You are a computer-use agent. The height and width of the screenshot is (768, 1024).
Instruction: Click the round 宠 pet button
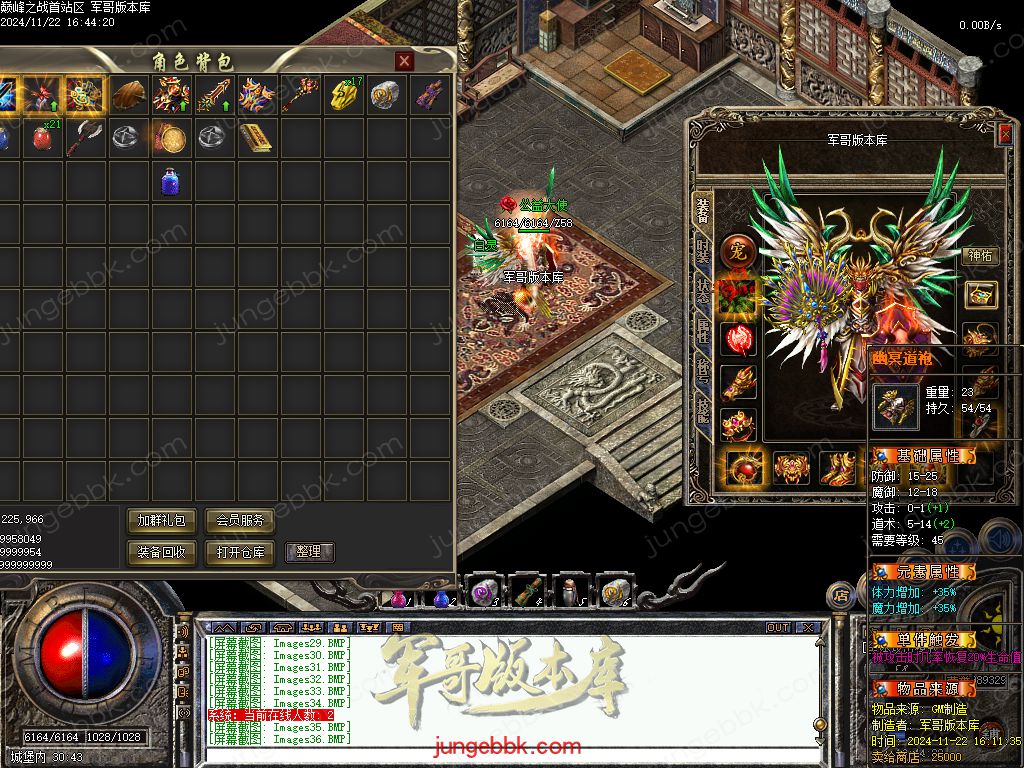point(738,252)
